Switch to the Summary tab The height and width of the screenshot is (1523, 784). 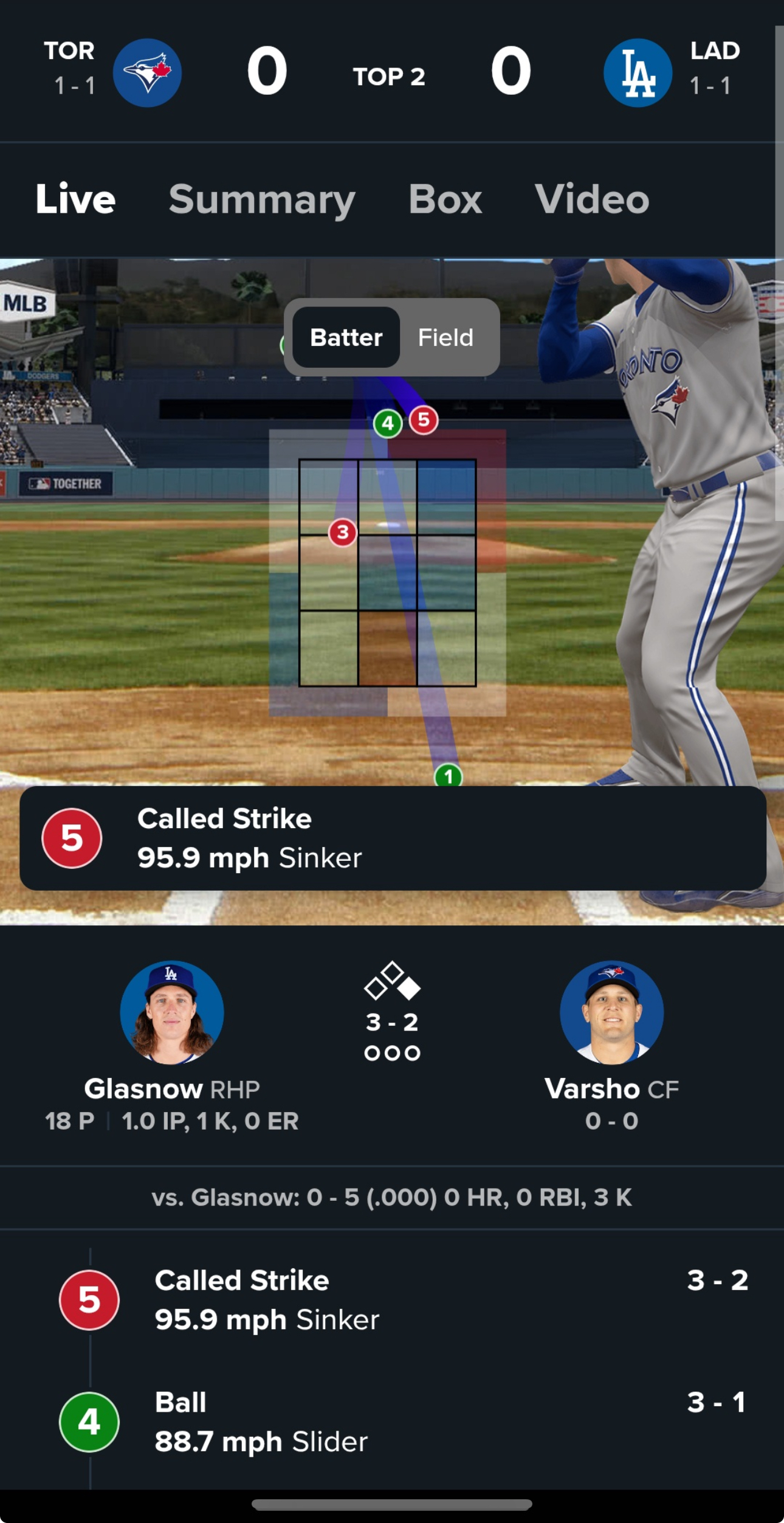(x=262, y=199)
